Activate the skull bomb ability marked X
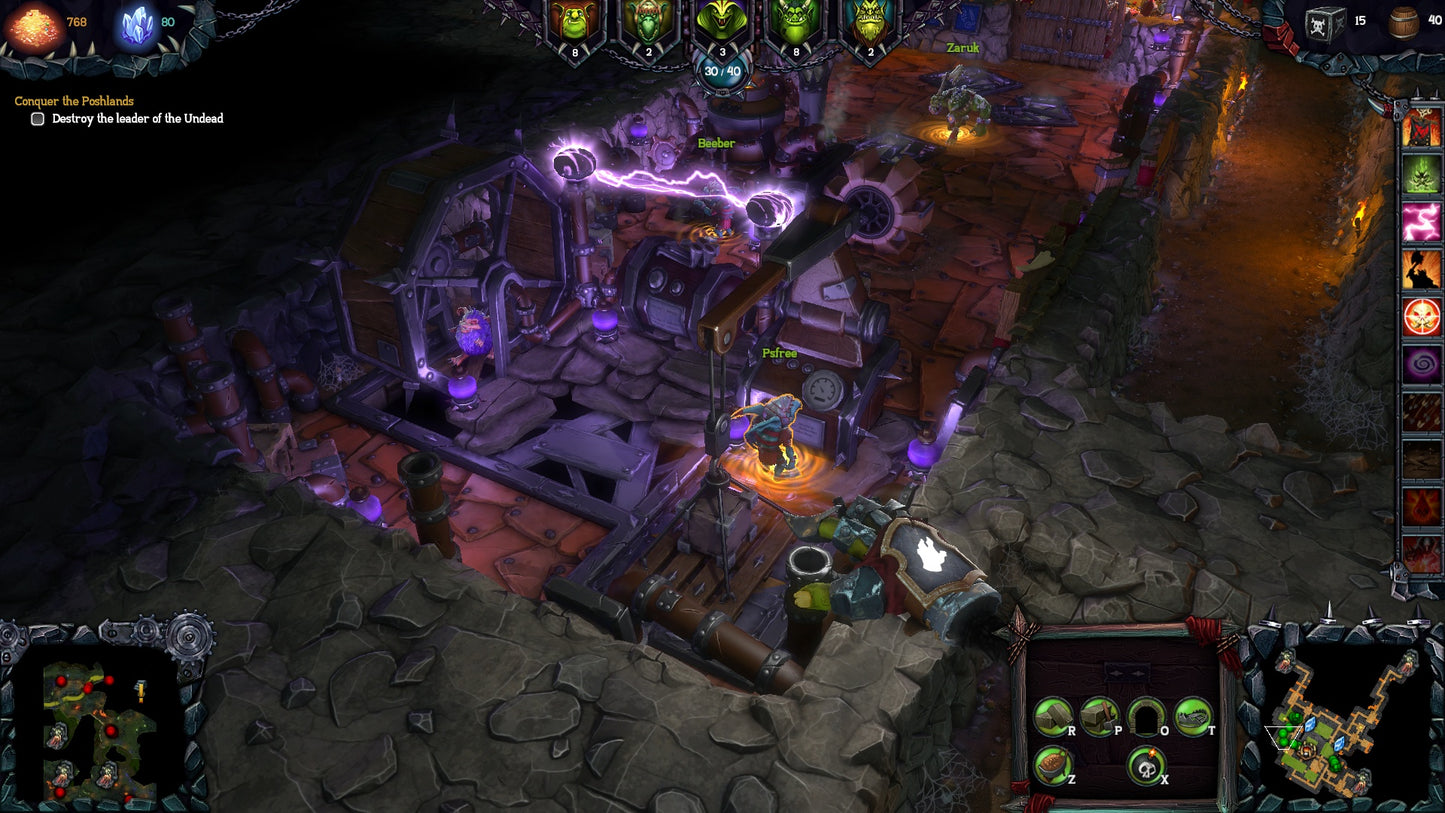 (1146, 766)
